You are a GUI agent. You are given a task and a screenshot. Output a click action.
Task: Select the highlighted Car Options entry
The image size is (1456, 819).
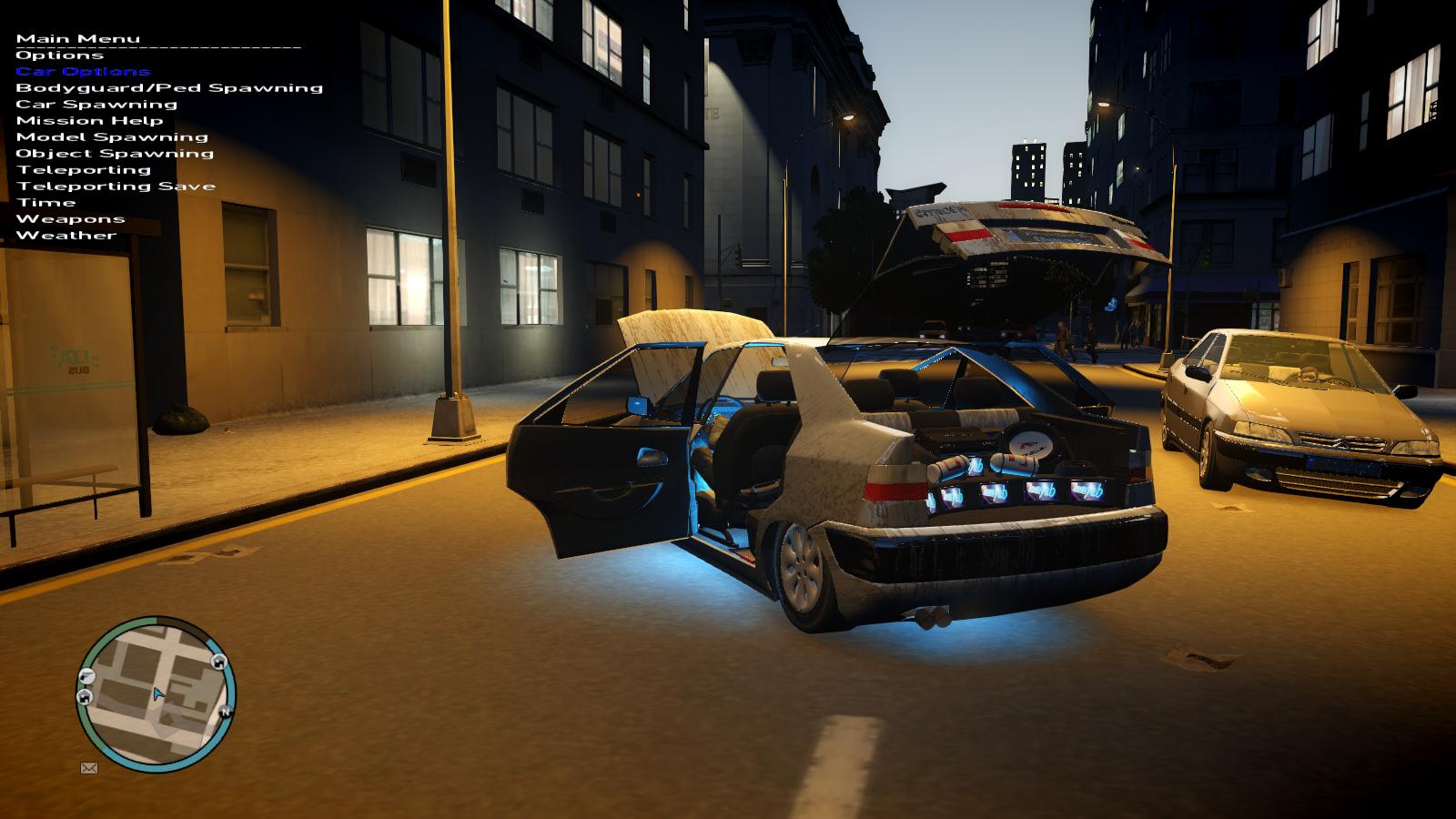pyautogui.click(x=83, y=72)
